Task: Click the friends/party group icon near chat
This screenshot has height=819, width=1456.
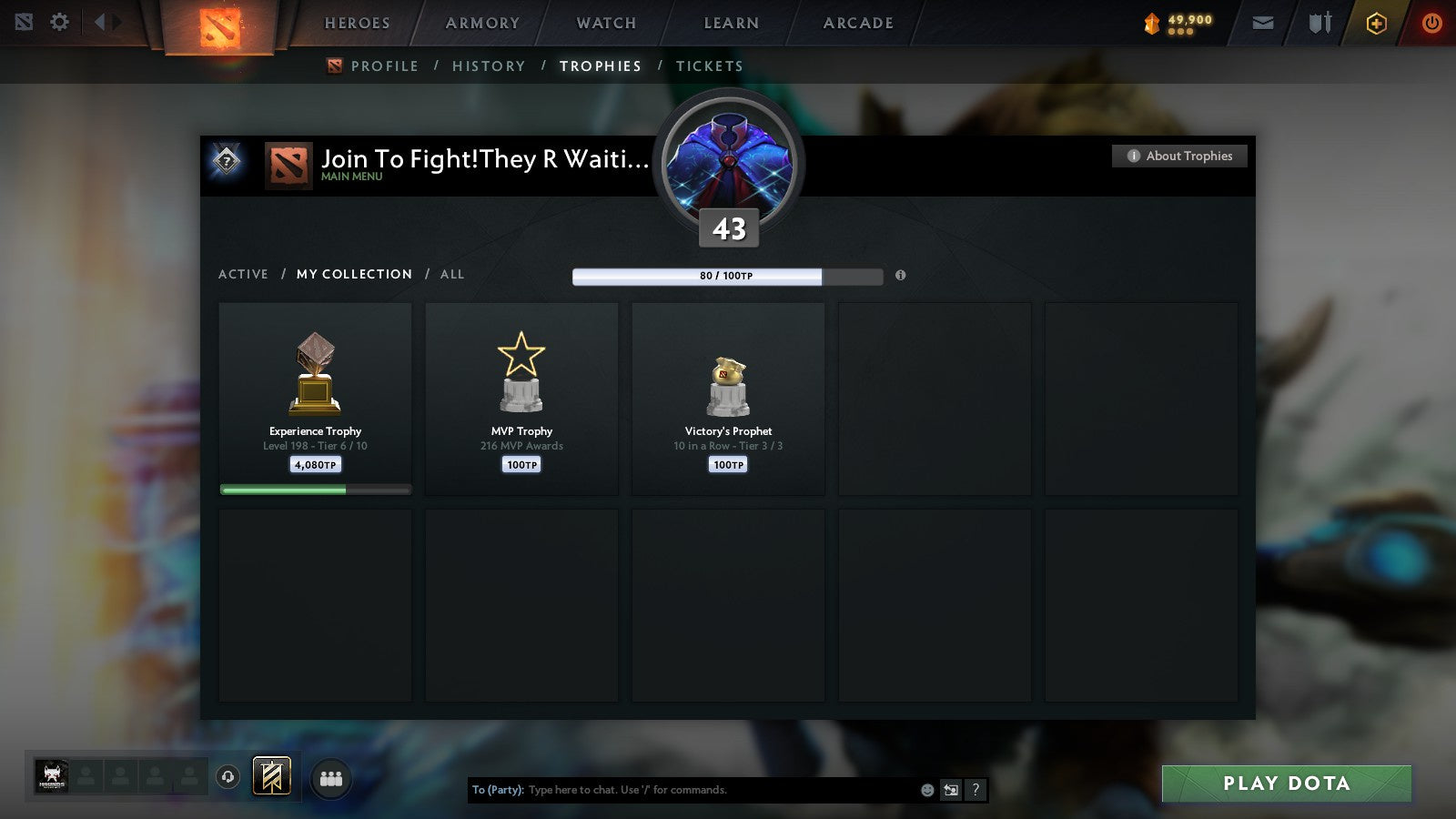Action: pos(332,778)
